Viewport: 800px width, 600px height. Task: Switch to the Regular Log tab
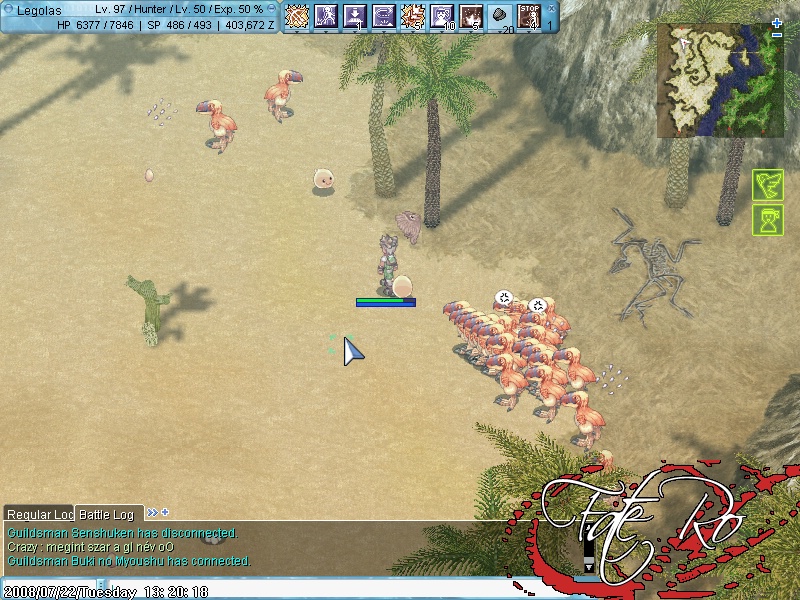[x=40, y=514]
